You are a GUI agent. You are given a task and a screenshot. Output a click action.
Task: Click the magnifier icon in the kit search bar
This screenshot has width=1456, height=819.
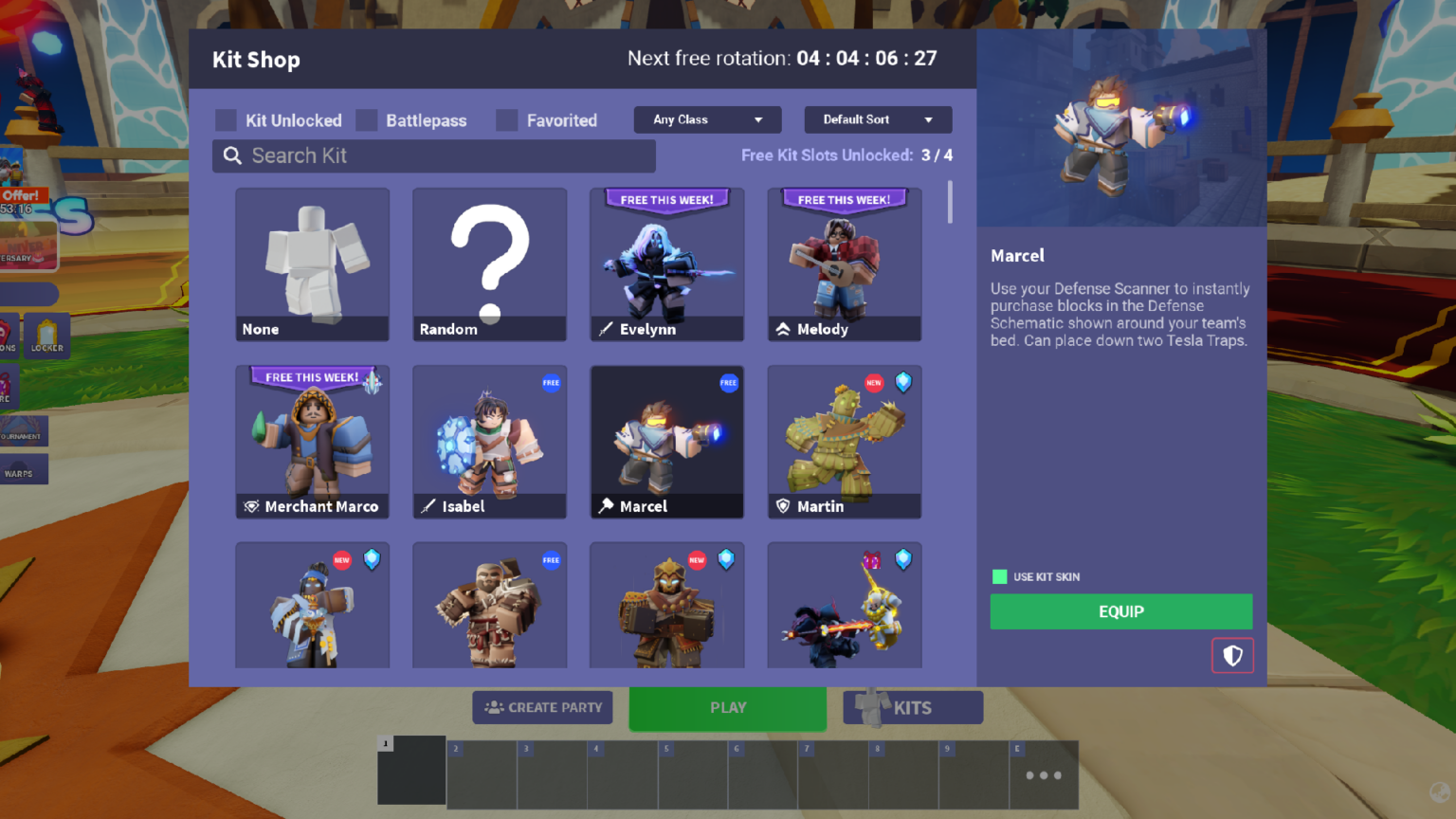pyautogui.click(x=232, y=155)
